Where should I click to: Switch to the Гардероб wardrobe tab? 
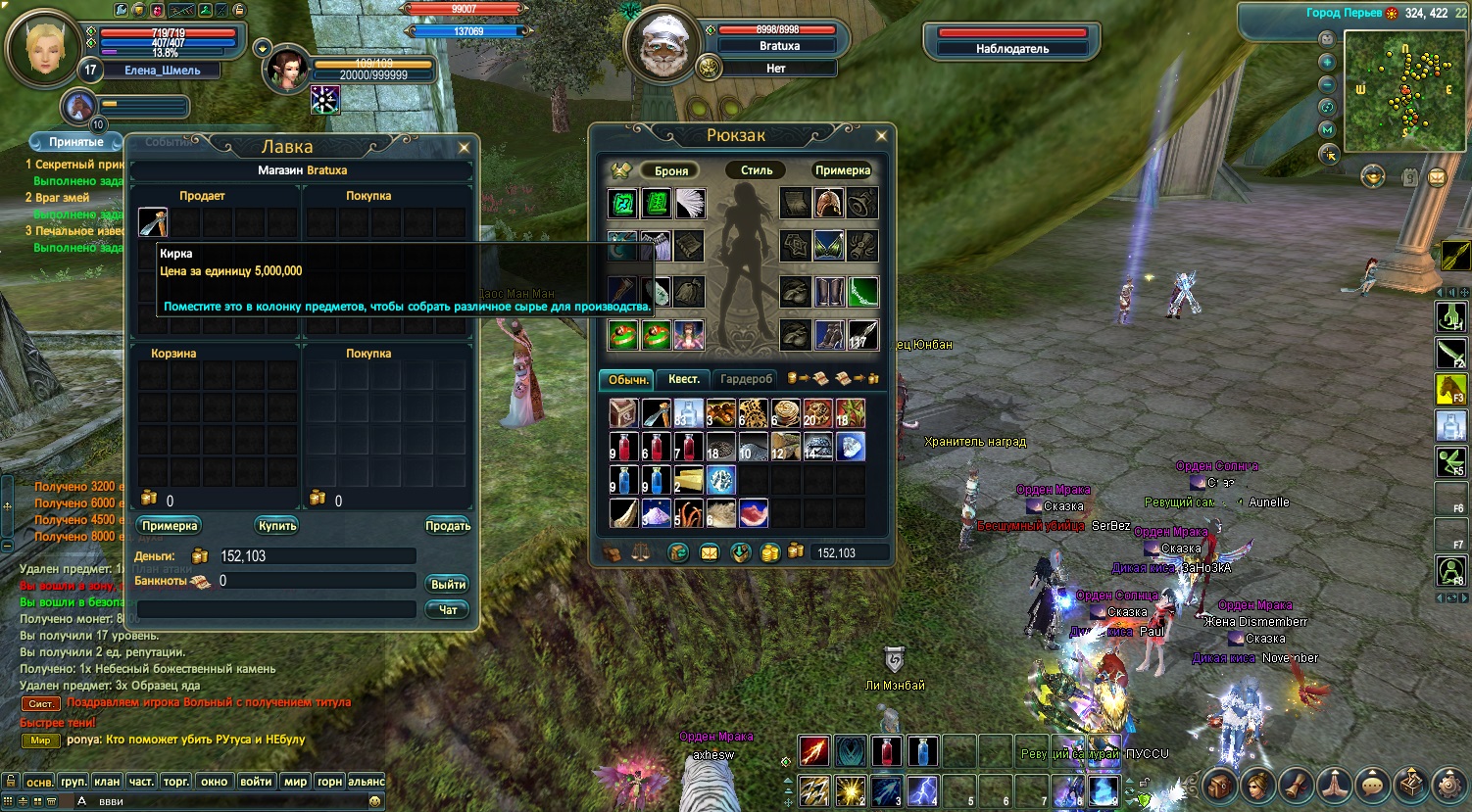point(746,379)
